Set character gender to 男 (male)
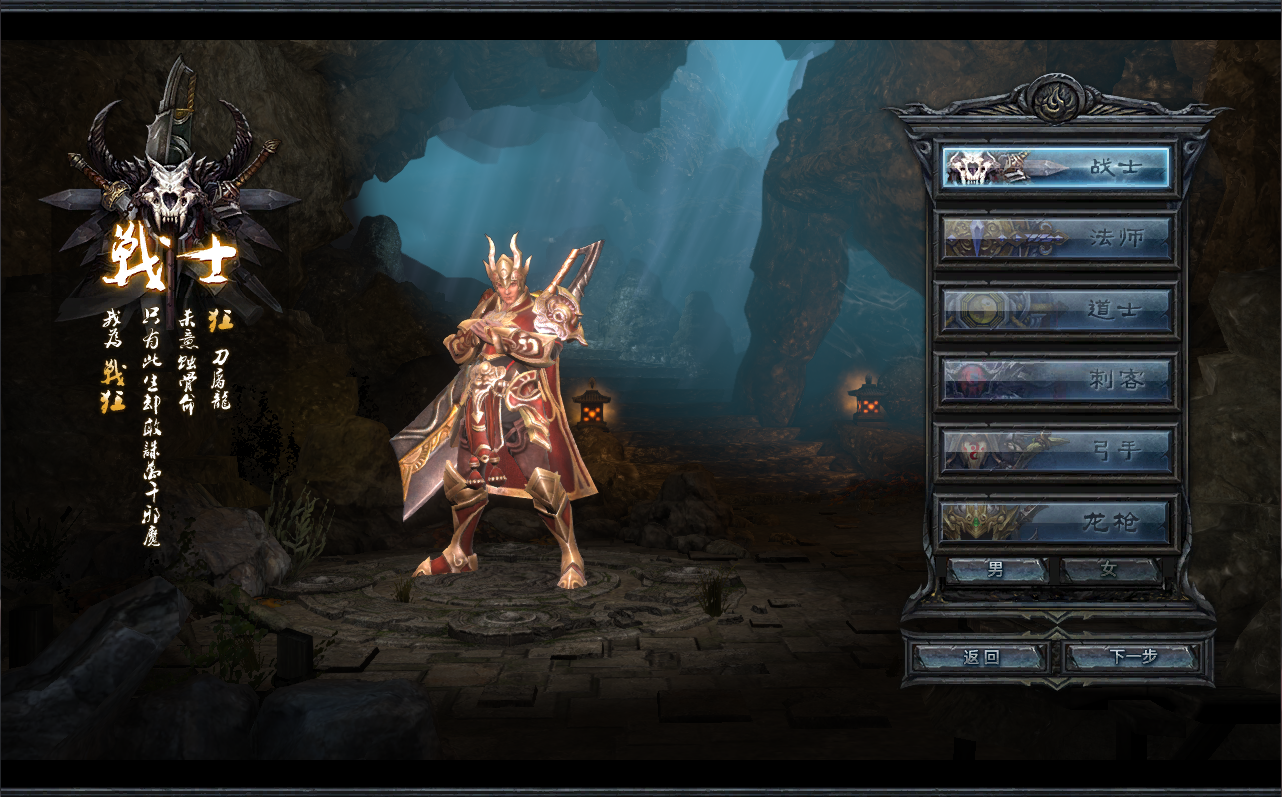 (x=997, y=571)
